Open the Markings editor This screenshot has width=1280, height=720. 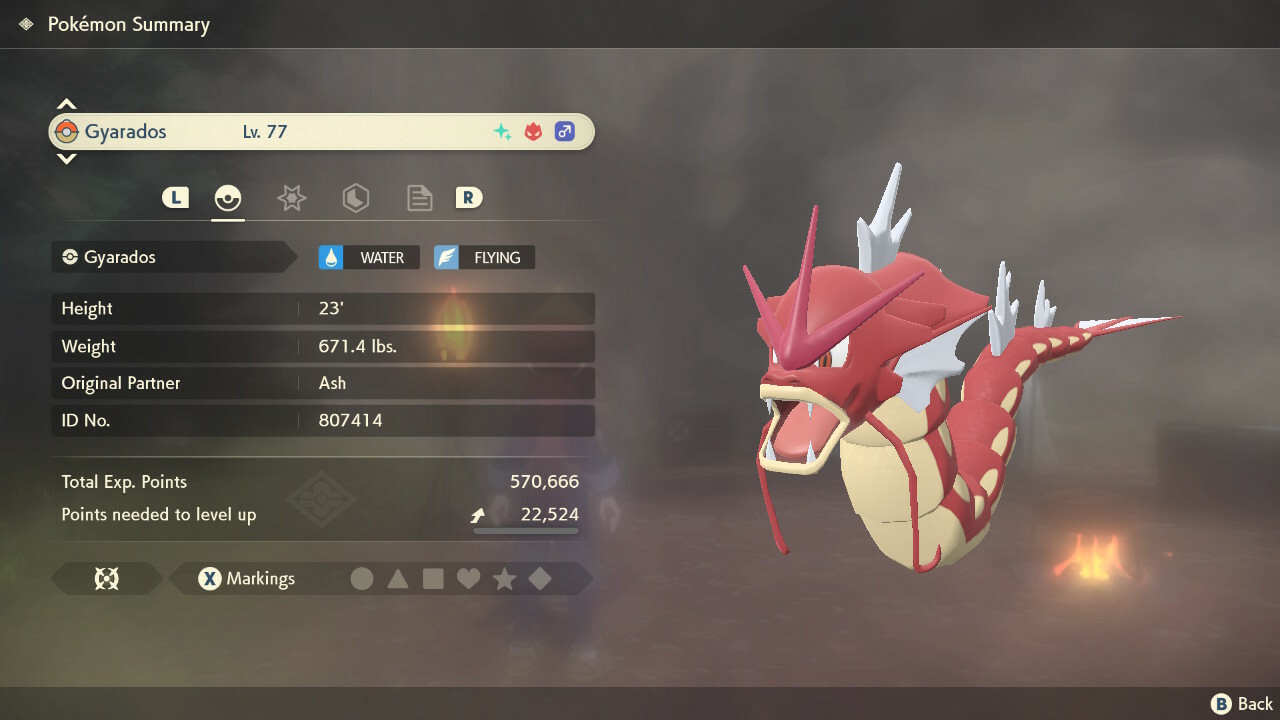coord(246,579)
